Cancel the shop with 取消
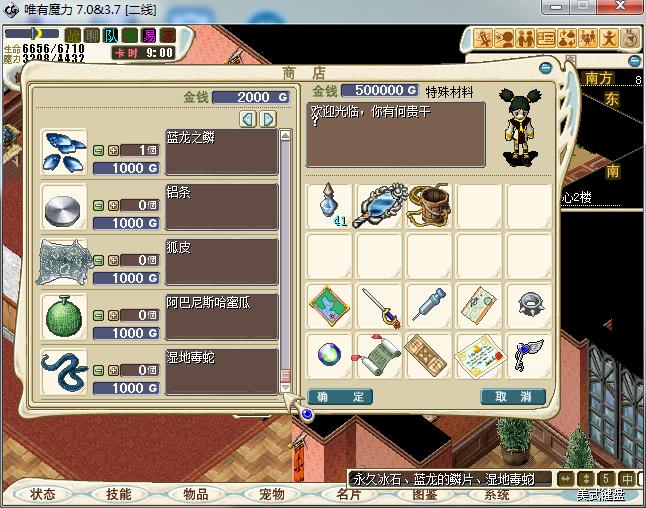The image size is (646, 508). 514,397
